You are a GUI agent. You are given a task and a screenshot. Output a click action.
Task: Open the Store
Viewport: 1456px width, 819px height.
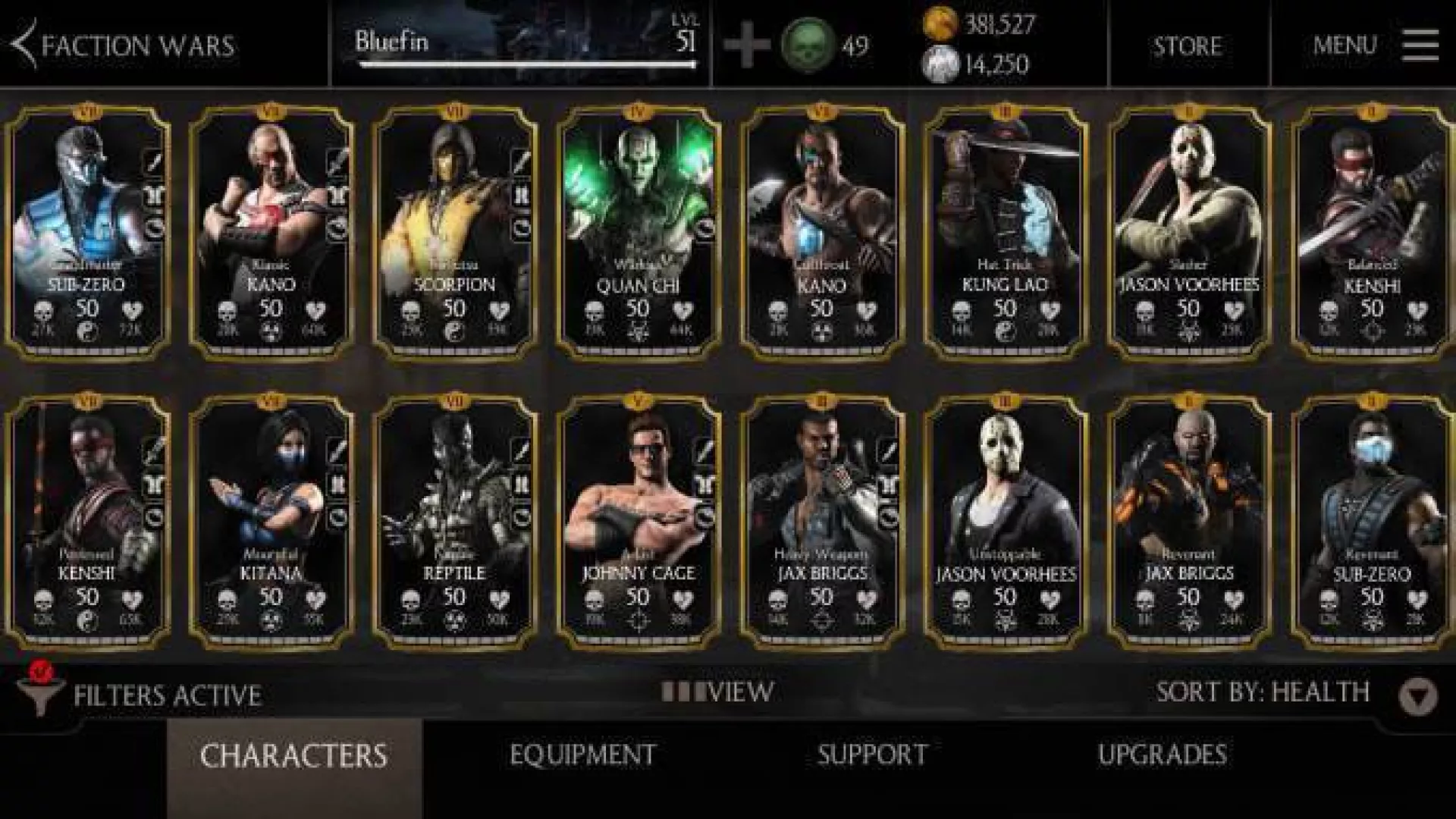(1188, 45)
